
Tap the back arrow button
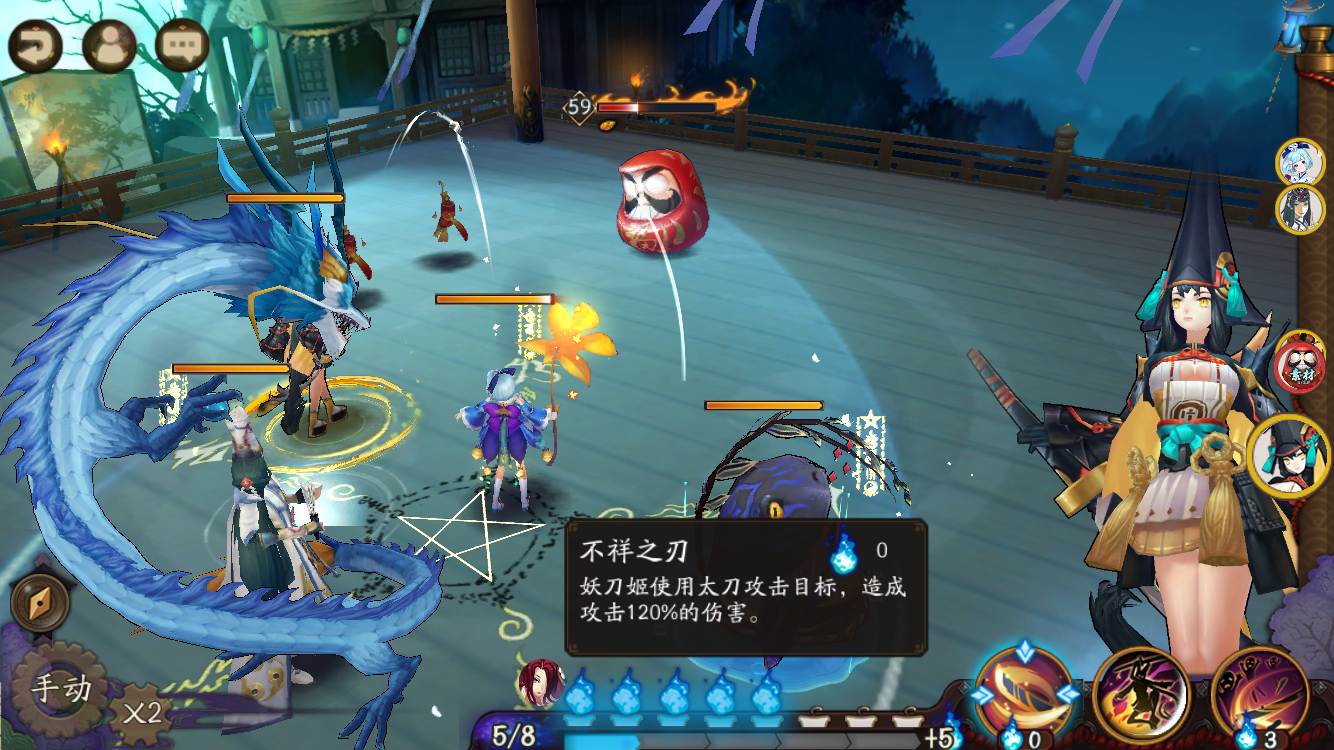pos(36,45)
